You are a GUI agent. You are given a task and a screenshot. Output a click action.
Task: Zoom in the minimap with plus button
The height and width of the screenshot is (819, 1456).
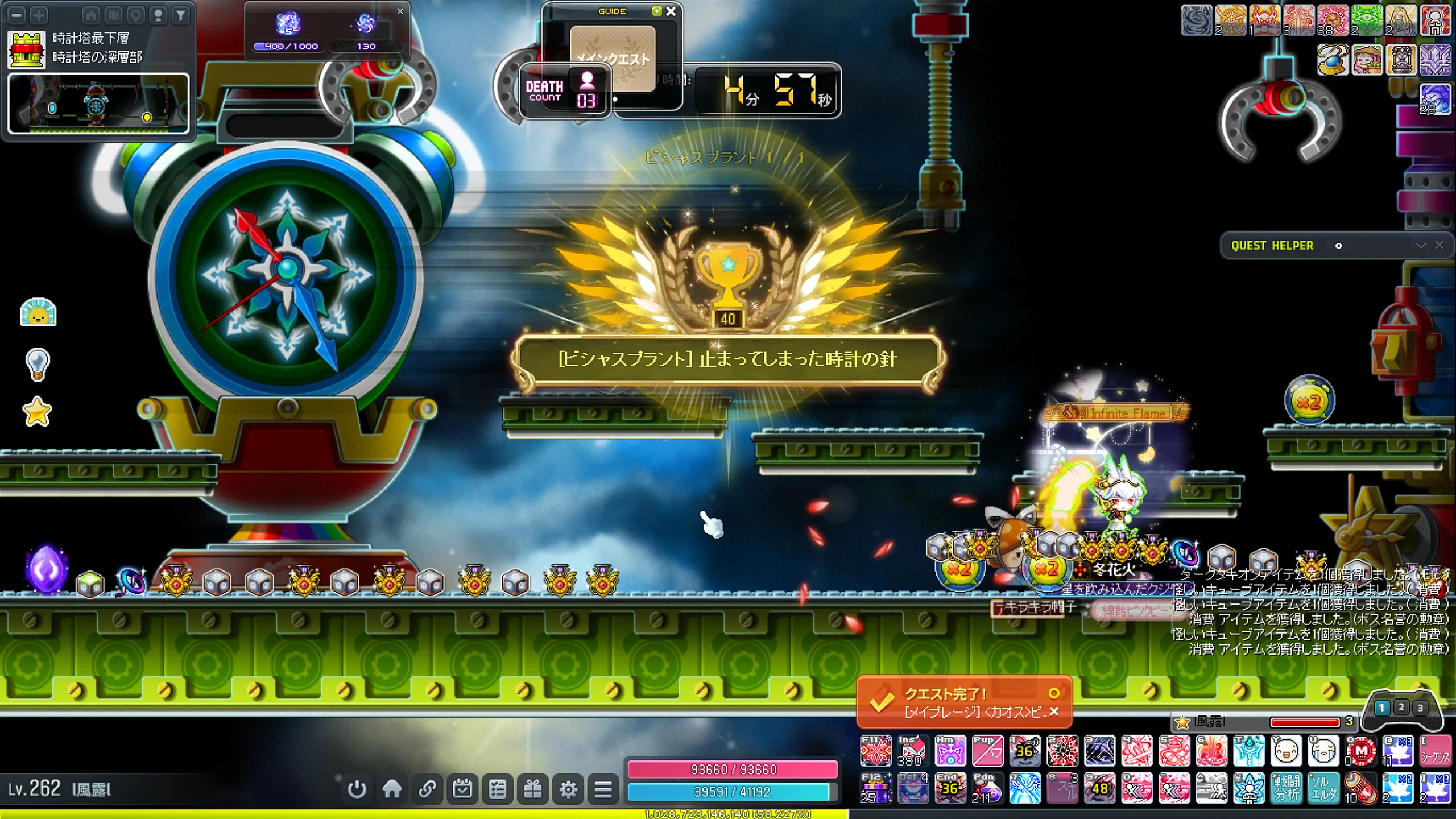[x=39, y=15]
